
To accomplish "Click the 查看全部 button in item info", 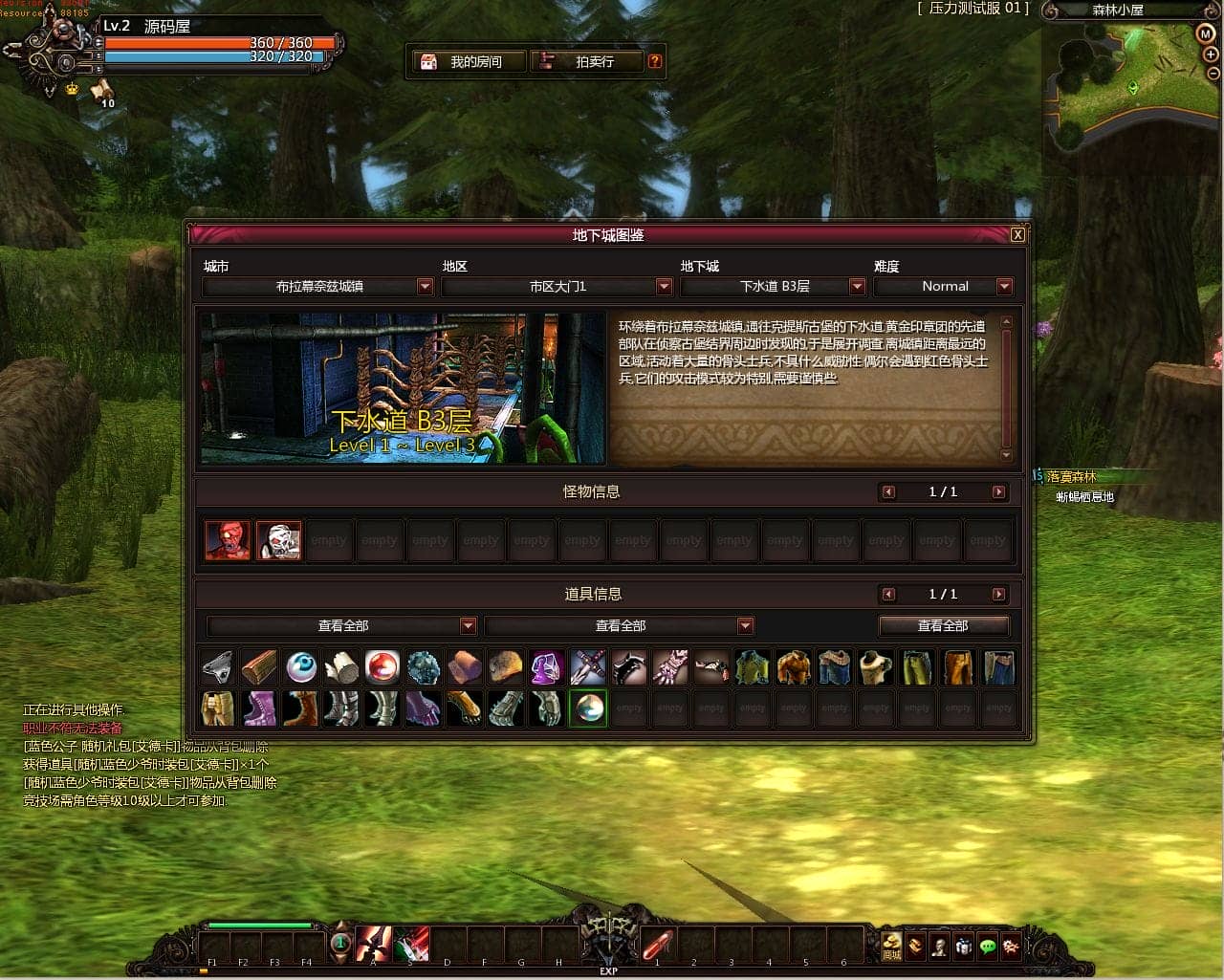I will point(943,626).
